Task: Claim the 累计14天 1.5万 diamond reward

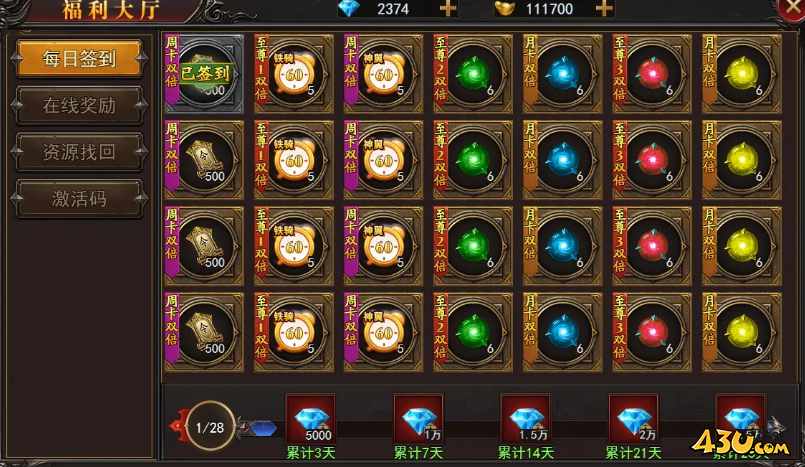Action: tap(525, 419)
